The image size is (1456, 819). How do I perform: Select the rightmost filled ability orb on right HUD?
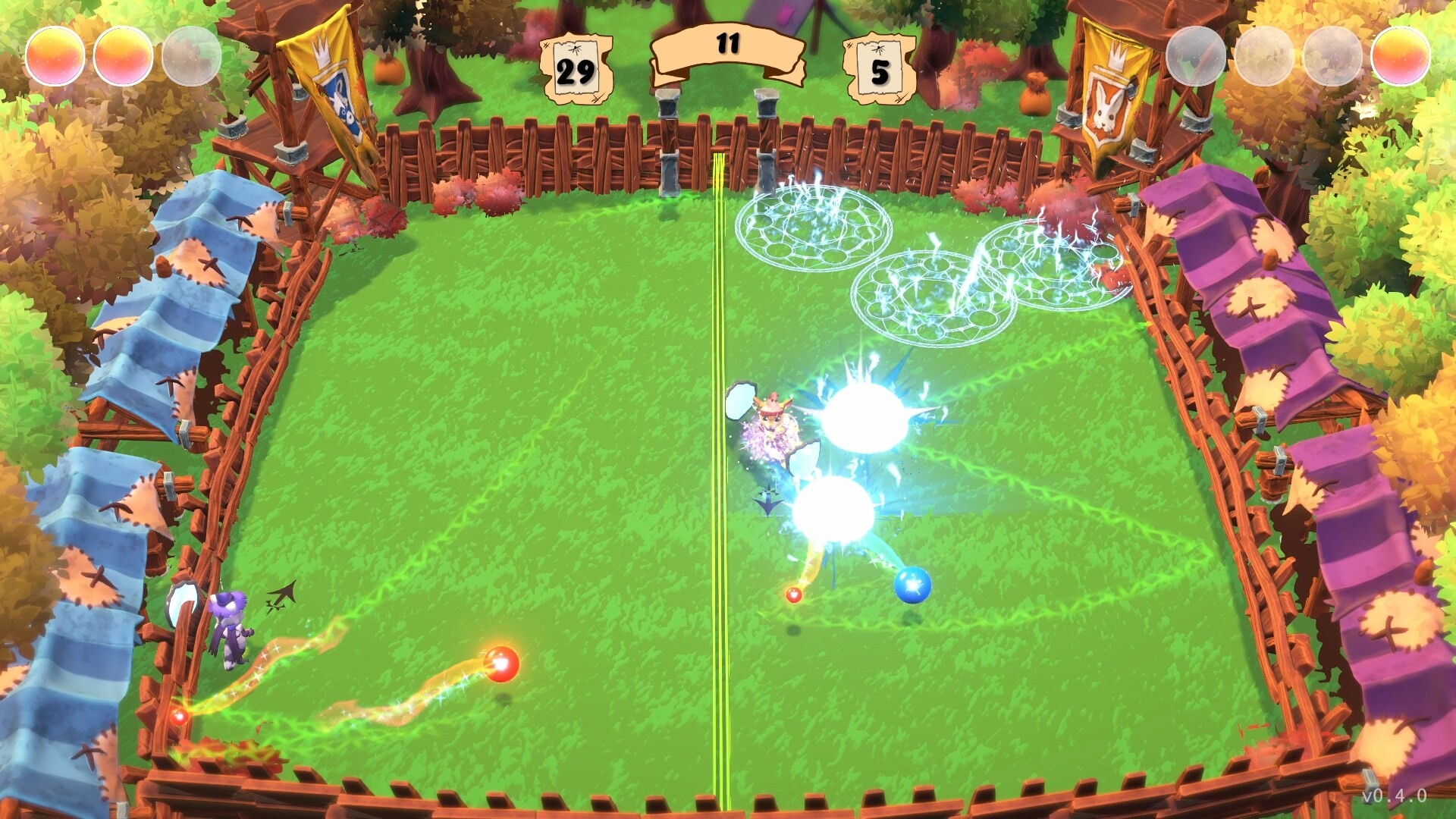pos(1400,55)
